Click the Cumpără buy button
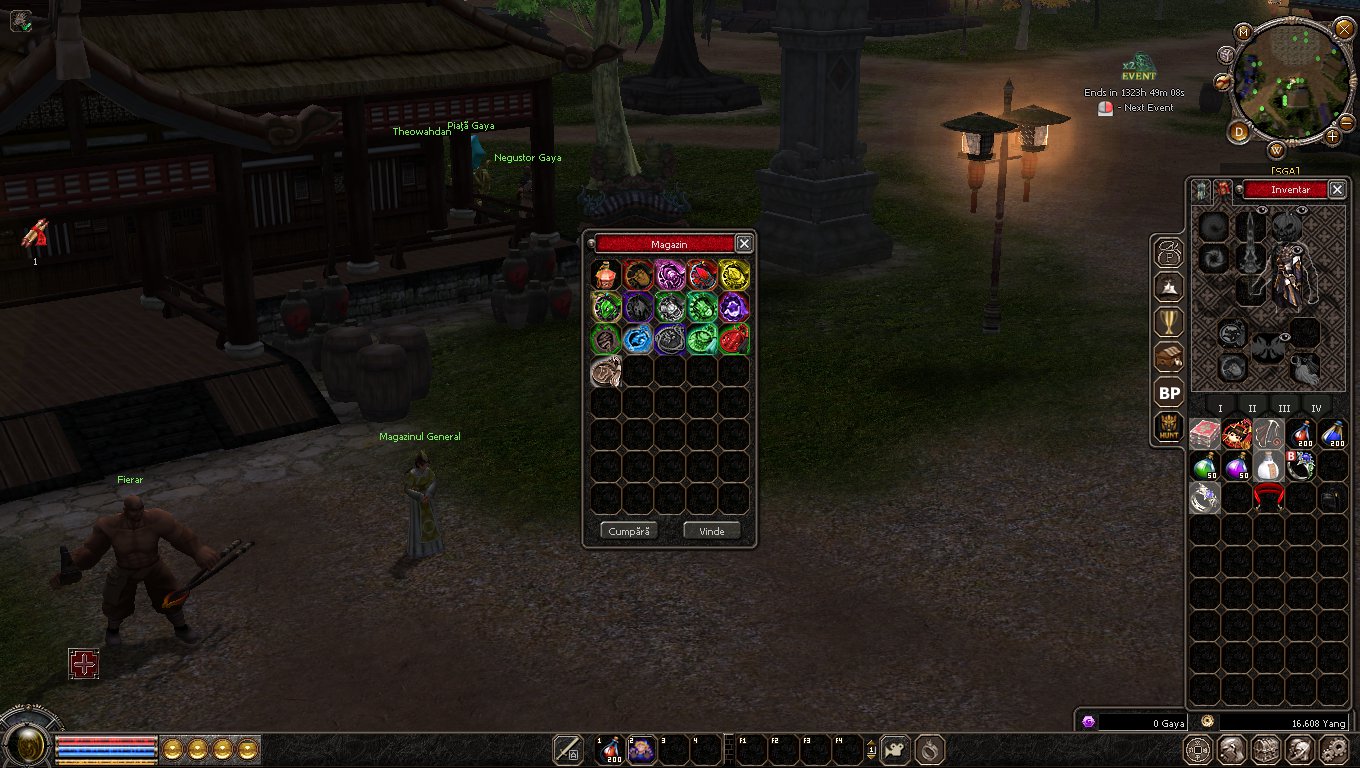1360x768 pixels. tap(629, 531)
